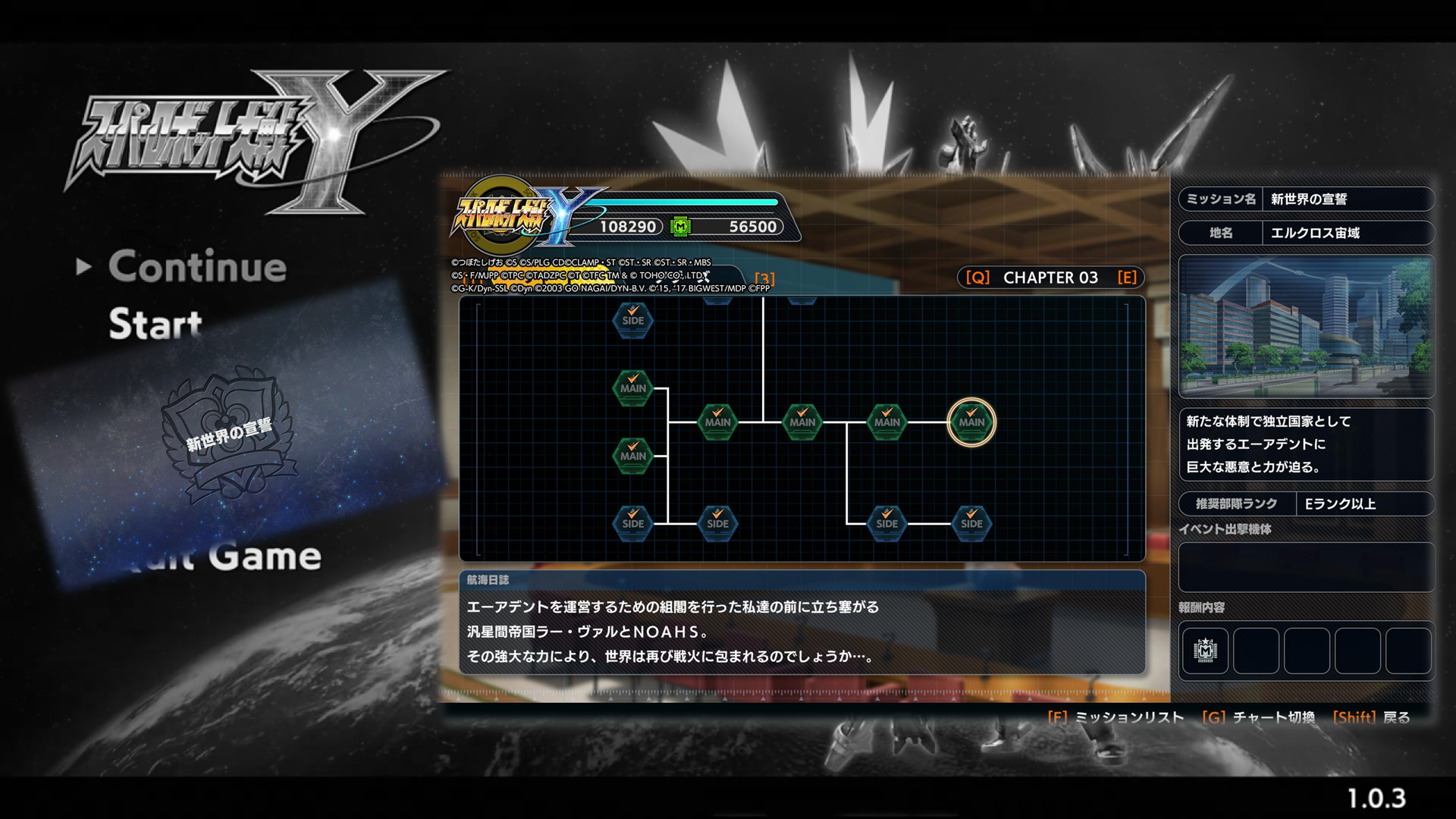Click the 新世界の宣誓 save emblem card
This screenshot has height=819, width=1456.
(x=230, y=436)
